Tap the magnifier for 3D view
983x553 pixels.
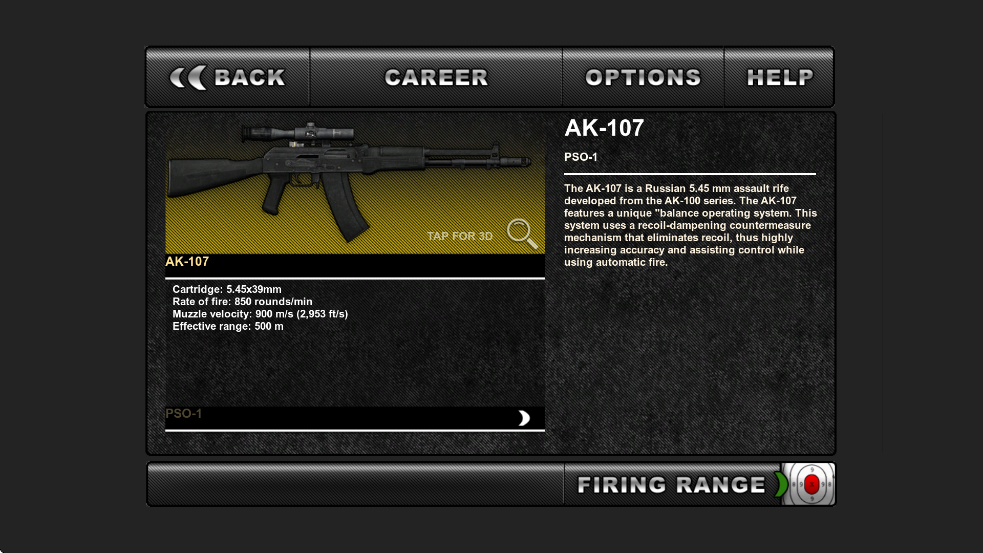(521, 233)
